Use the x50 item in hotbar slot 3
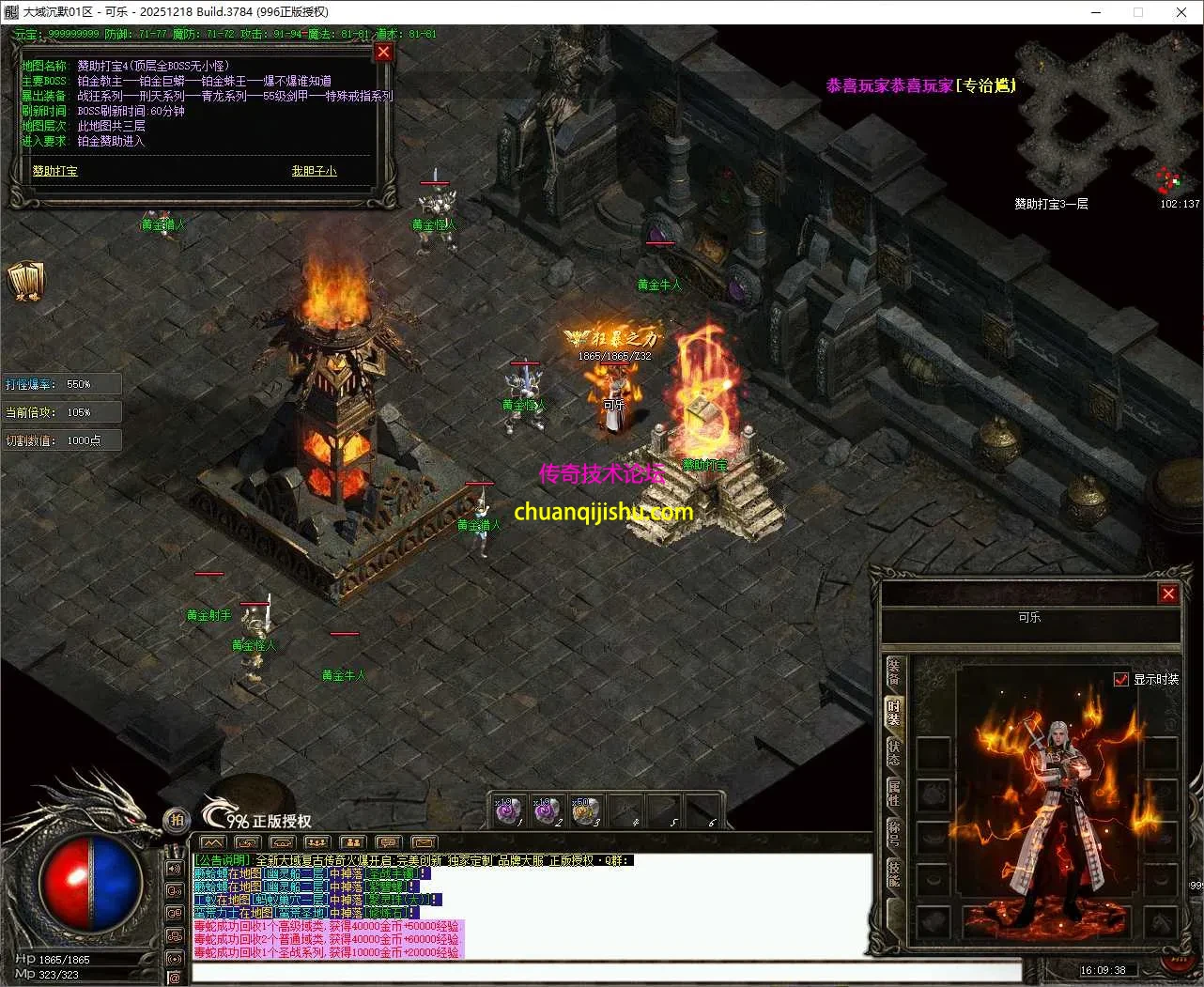1204x987 pixels. coord(585,810)
